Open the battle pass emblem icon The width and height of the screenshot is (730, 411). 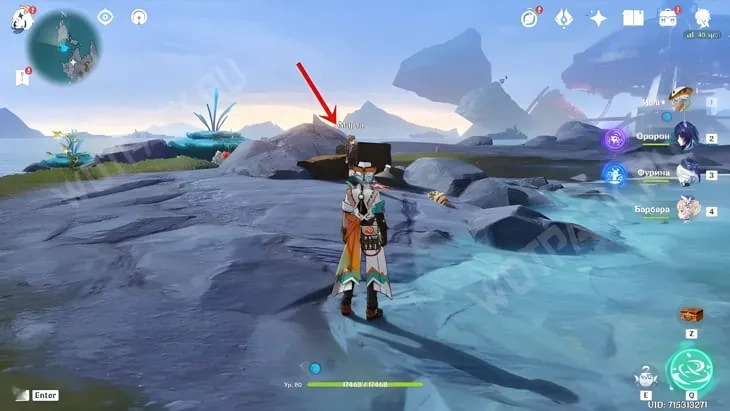point(564,18)
